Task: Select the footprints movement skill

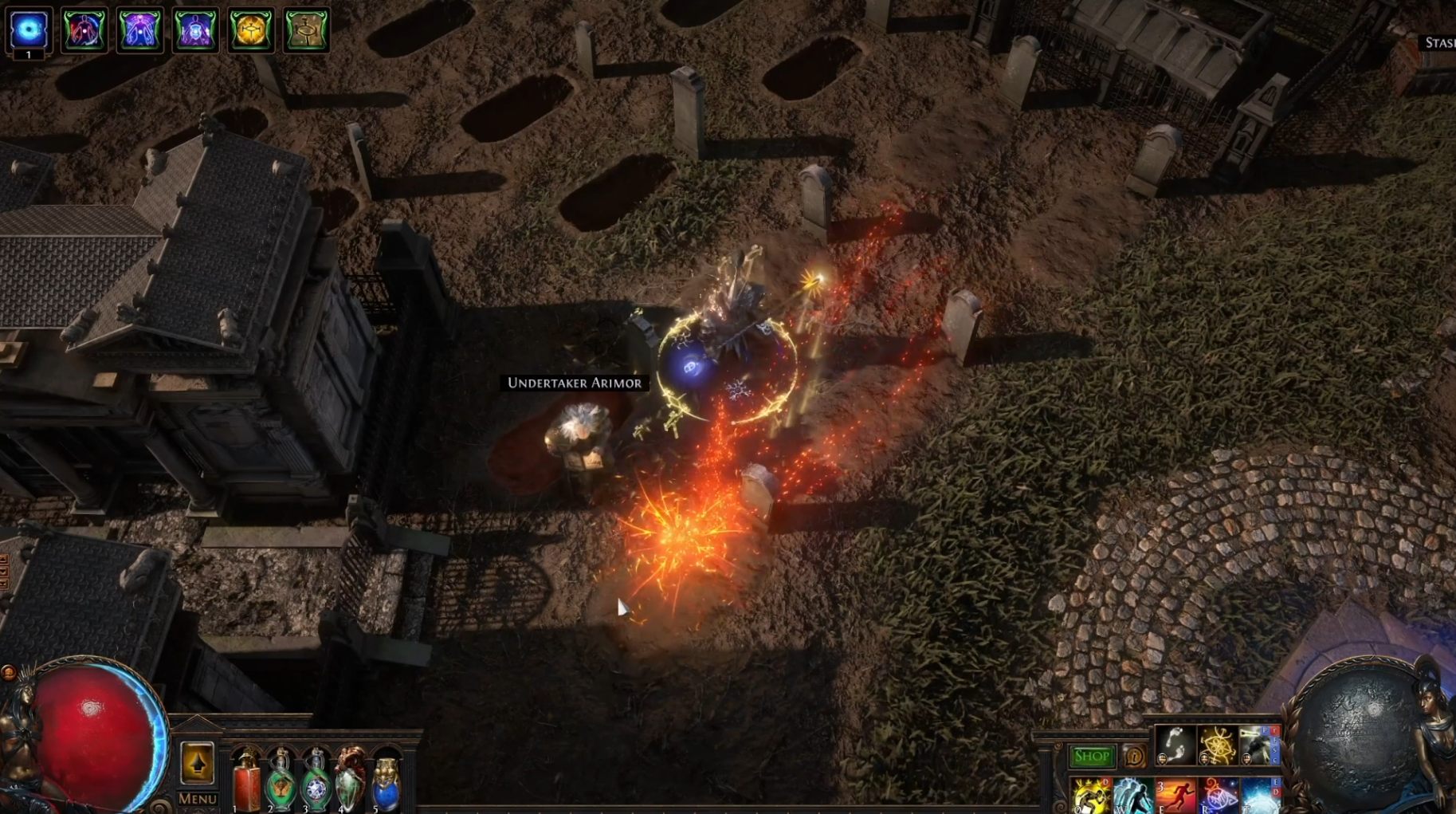Action: 1175,745
